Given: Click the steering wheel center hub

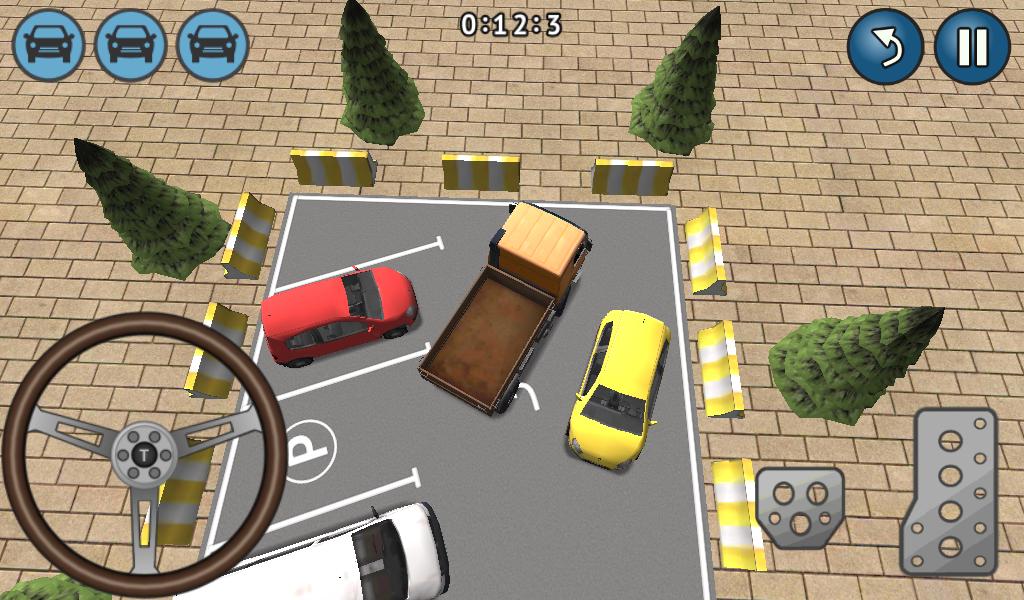Looking at the screenshot, I should click(x=146, y=455).
